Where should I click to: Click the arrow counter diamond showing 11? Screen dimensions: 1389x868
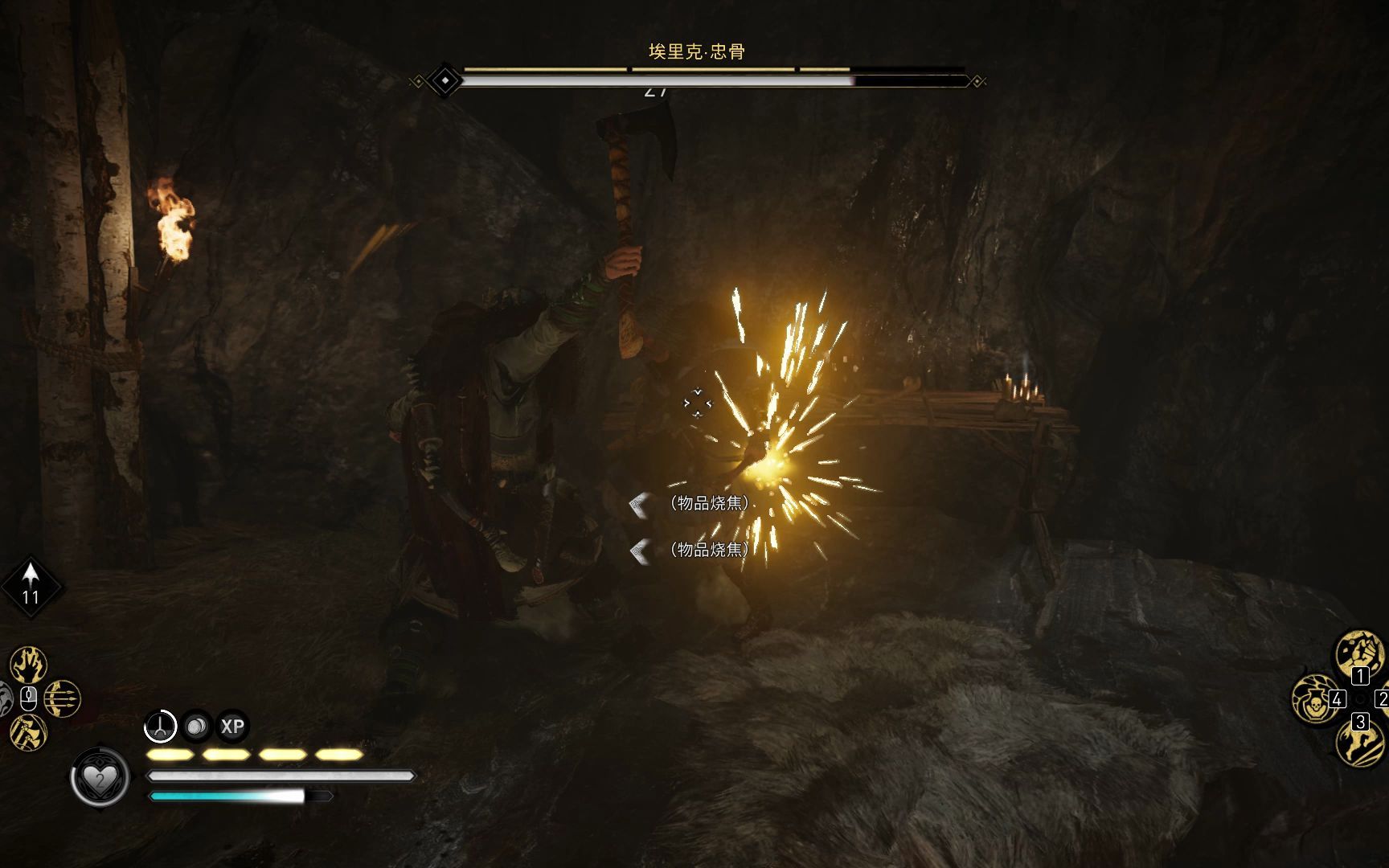[x=30, y=584]
